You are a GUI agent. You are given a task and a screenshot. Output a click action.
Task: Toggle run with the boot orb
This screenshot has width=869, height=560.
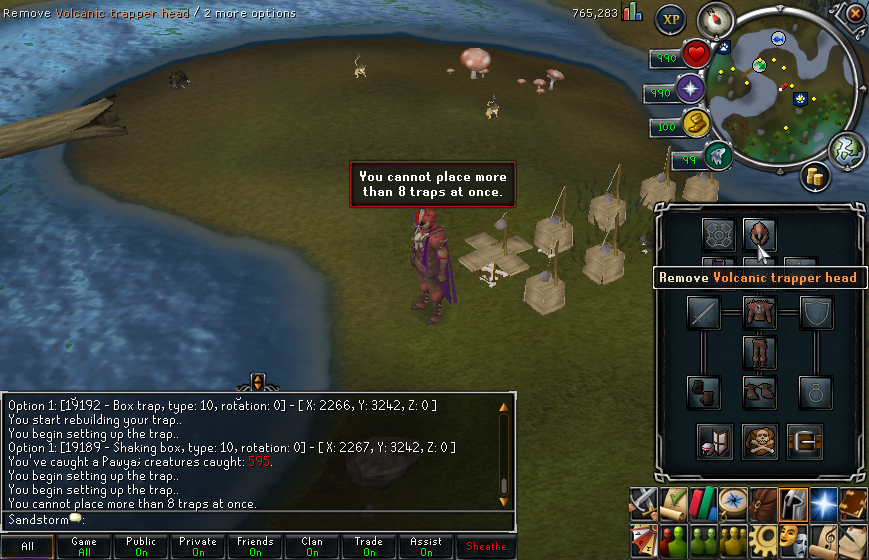click(x=697, y=124)
